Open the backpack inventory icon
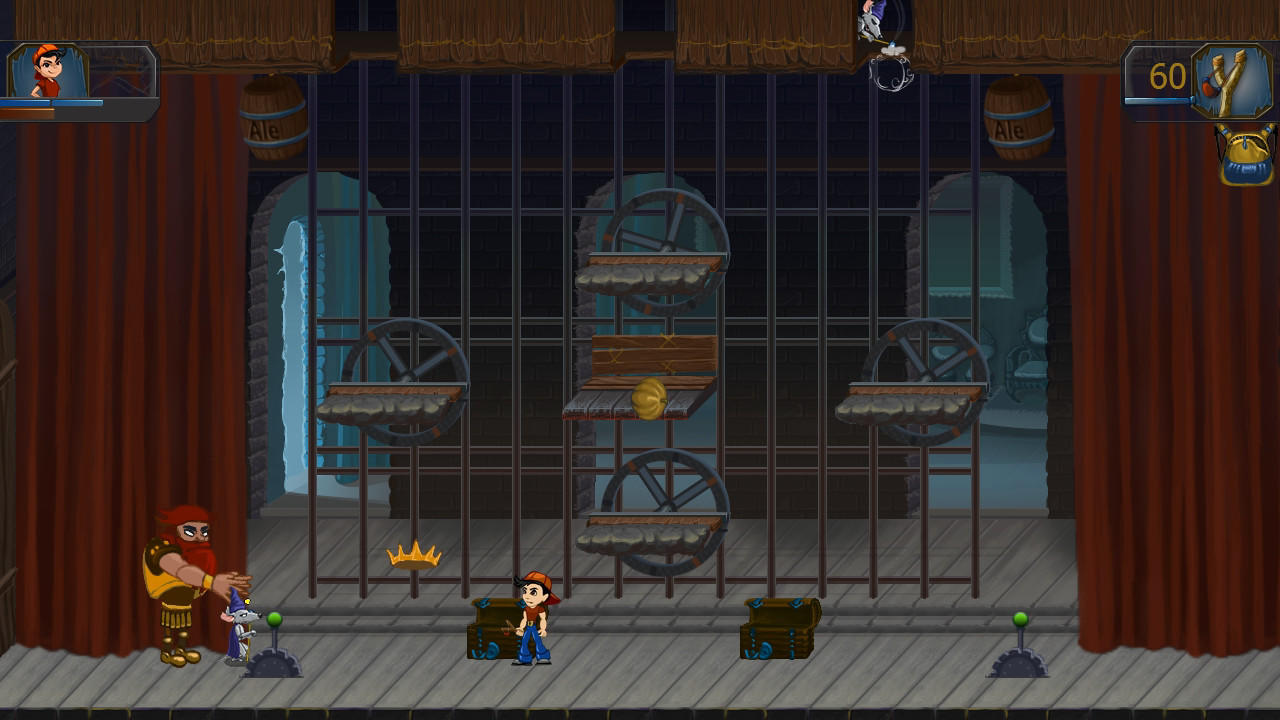 [x=1244, y=155]
